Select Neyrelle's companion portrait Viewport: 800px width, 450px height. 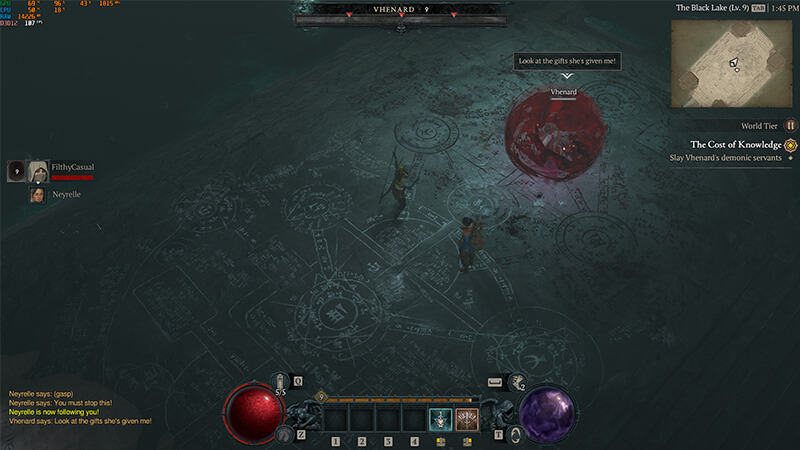coord(39,195)
